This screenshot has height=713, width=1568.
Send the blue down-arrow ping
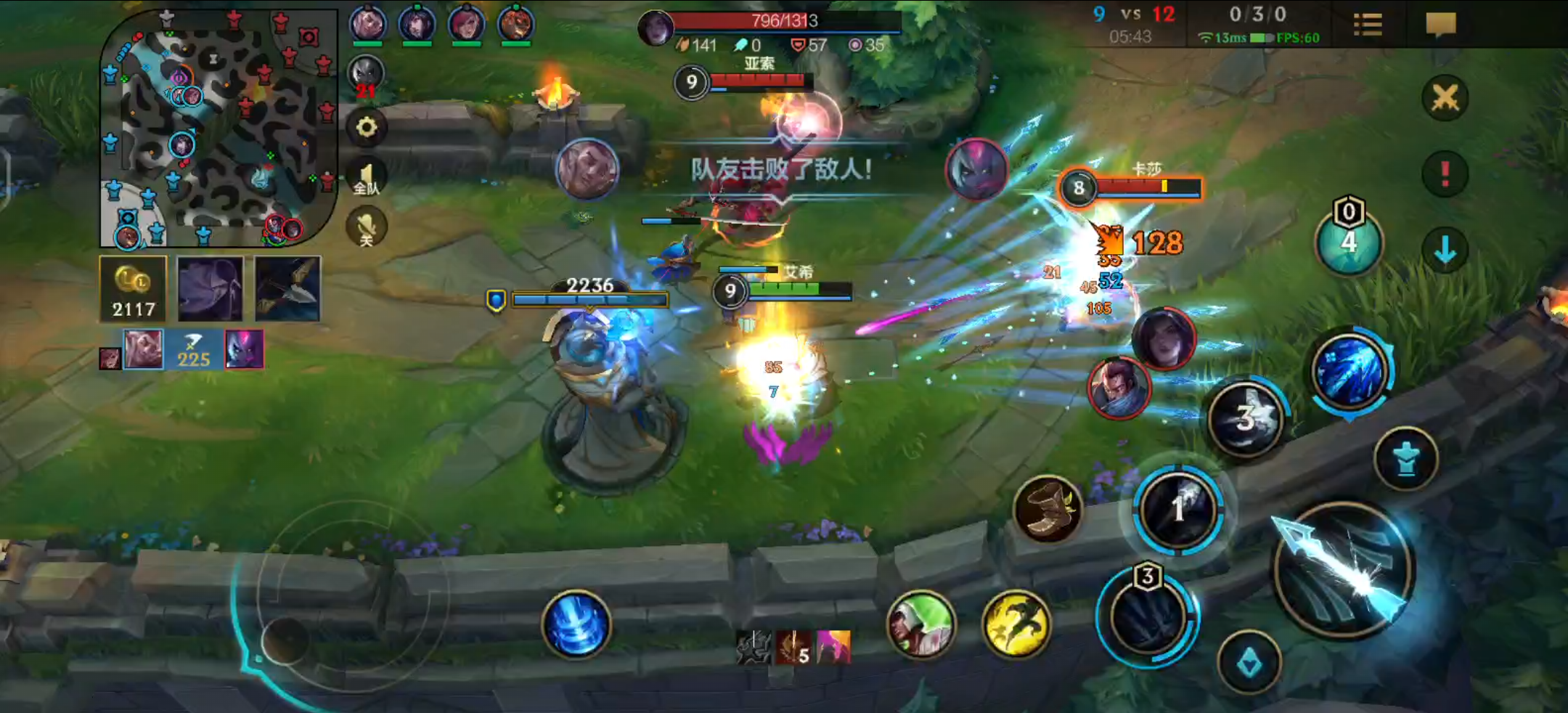tap(1445, 250)
